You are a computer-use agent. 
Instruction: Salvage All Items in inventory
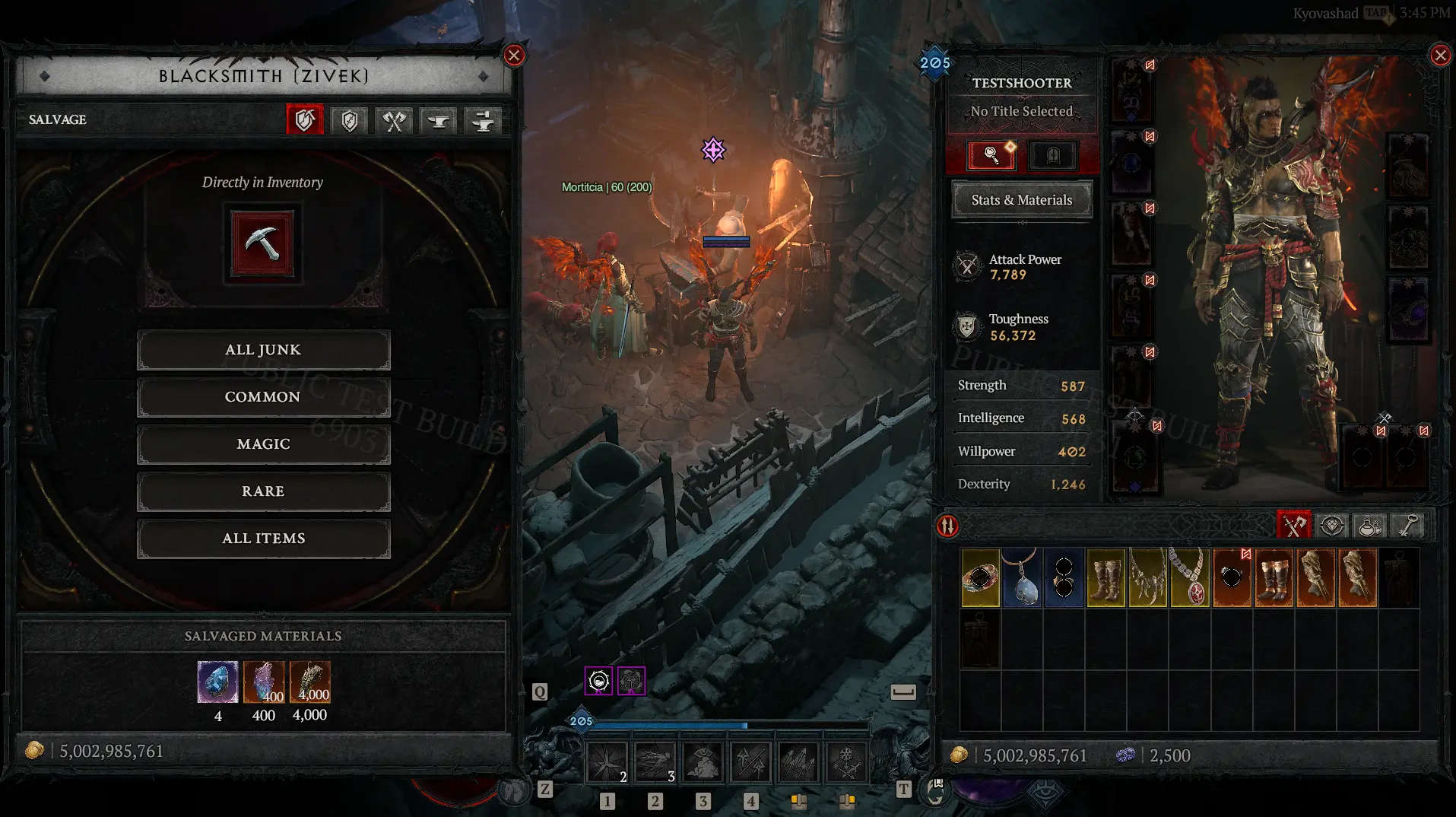[263, 539]
